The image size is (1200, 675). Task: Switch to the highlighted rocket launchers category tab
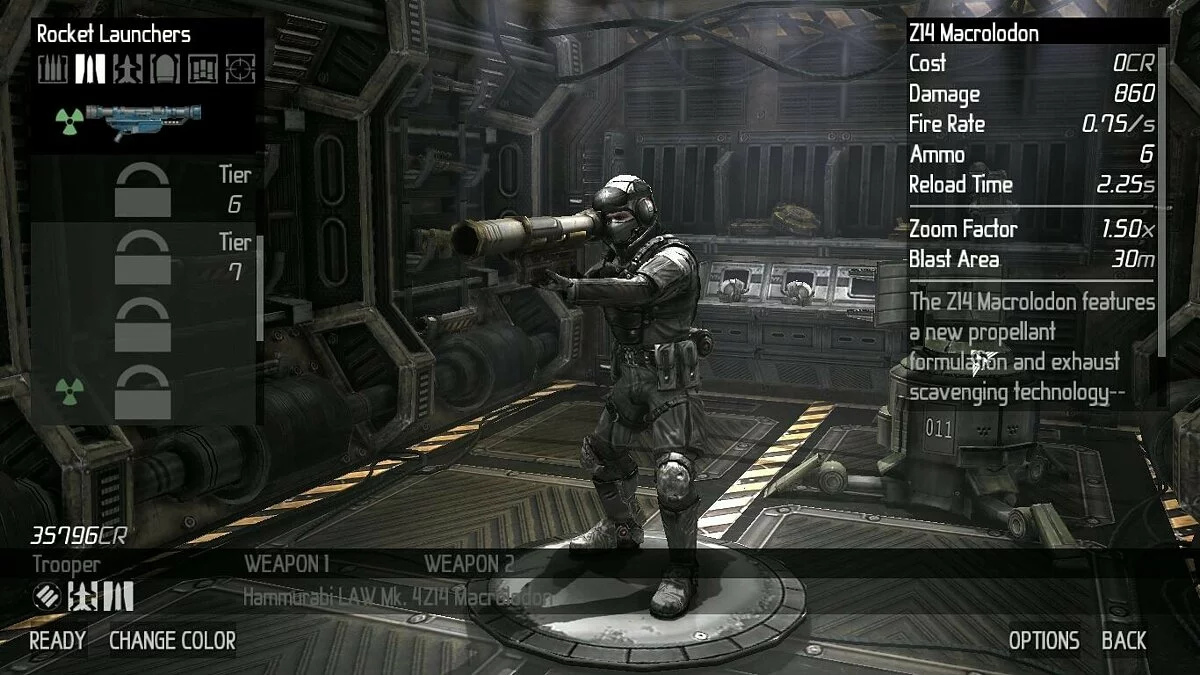click(x=91, y=69)
